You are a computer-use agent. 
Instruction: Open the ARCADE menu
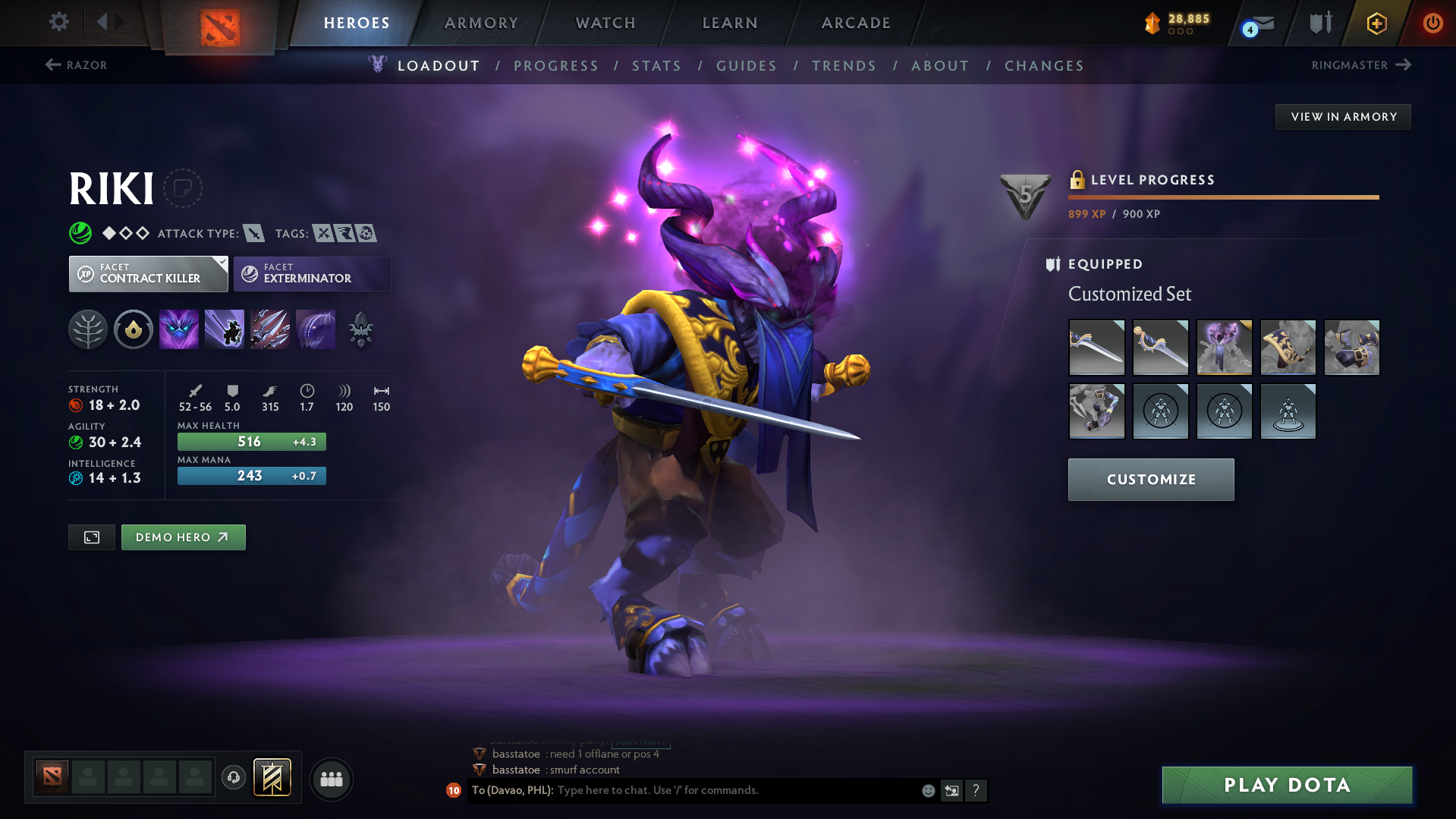[855, 23]
